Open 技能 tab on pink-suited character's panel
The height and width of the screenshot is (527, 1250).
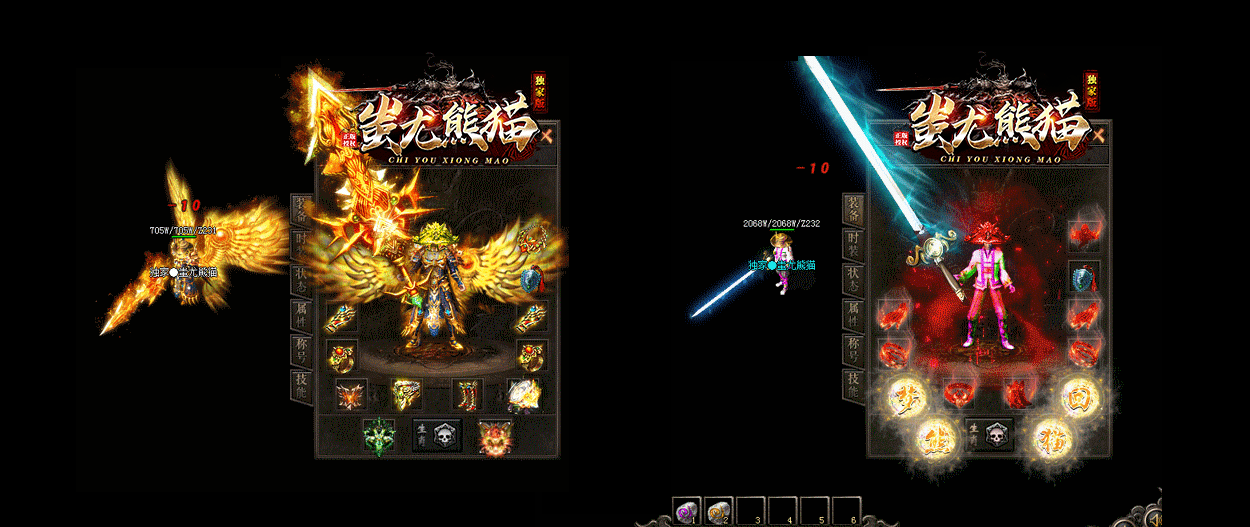click(x=853, y=385)
